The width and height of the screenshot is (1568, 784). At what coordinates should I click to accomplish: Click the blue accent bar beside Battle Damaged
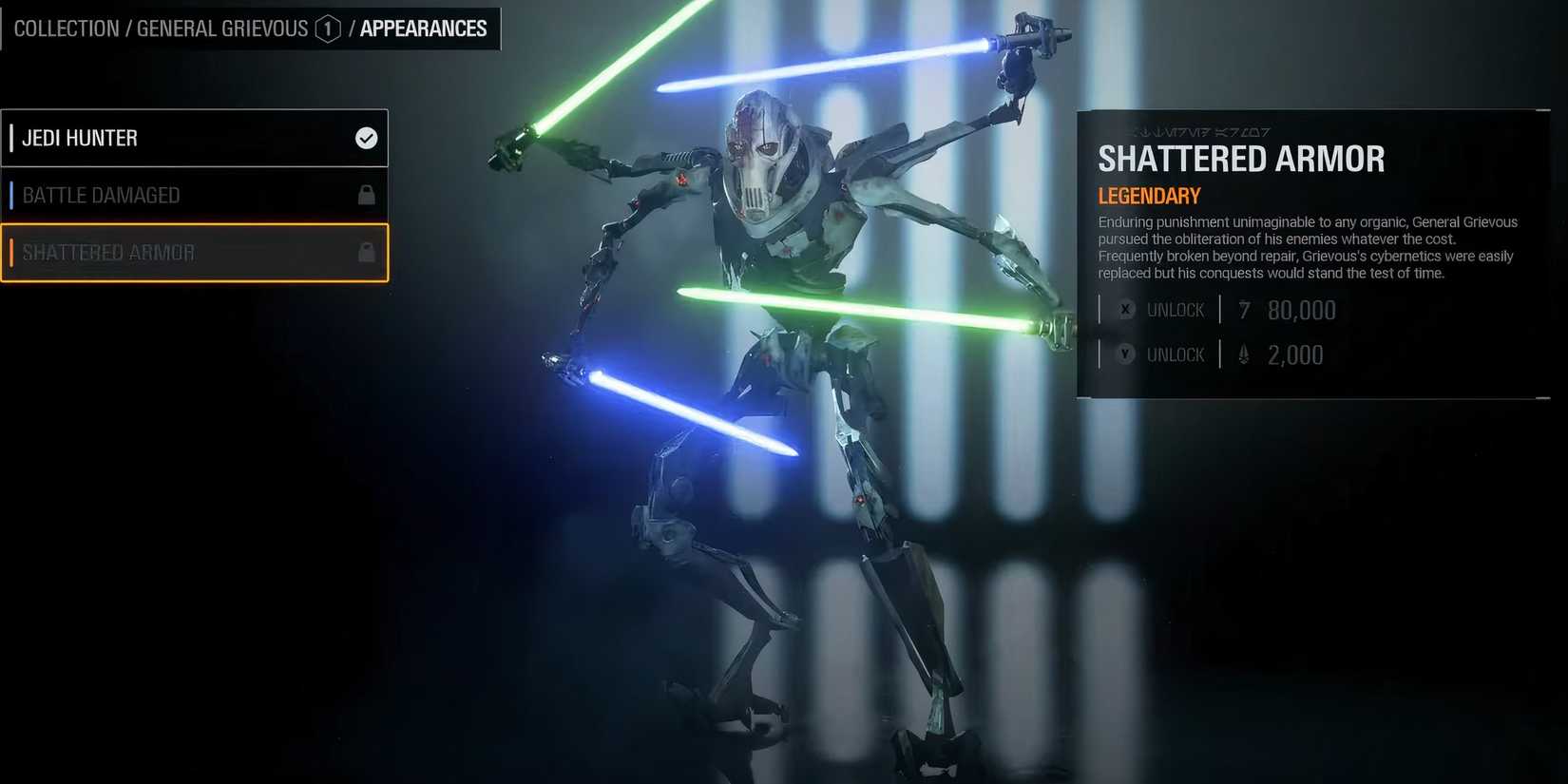[11, 195]
